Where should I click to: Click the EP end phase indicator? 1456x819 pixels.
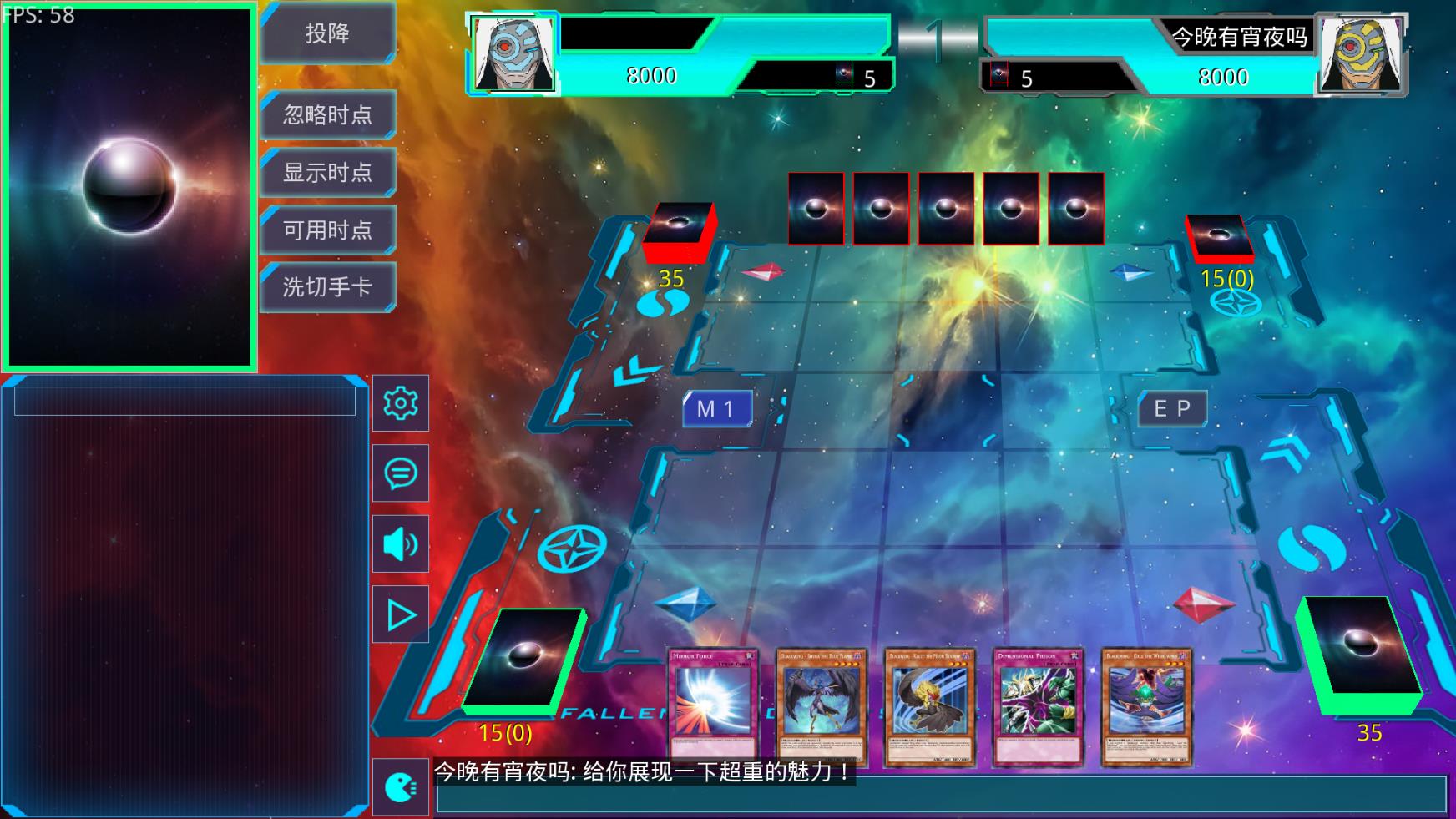(1172, 408)
